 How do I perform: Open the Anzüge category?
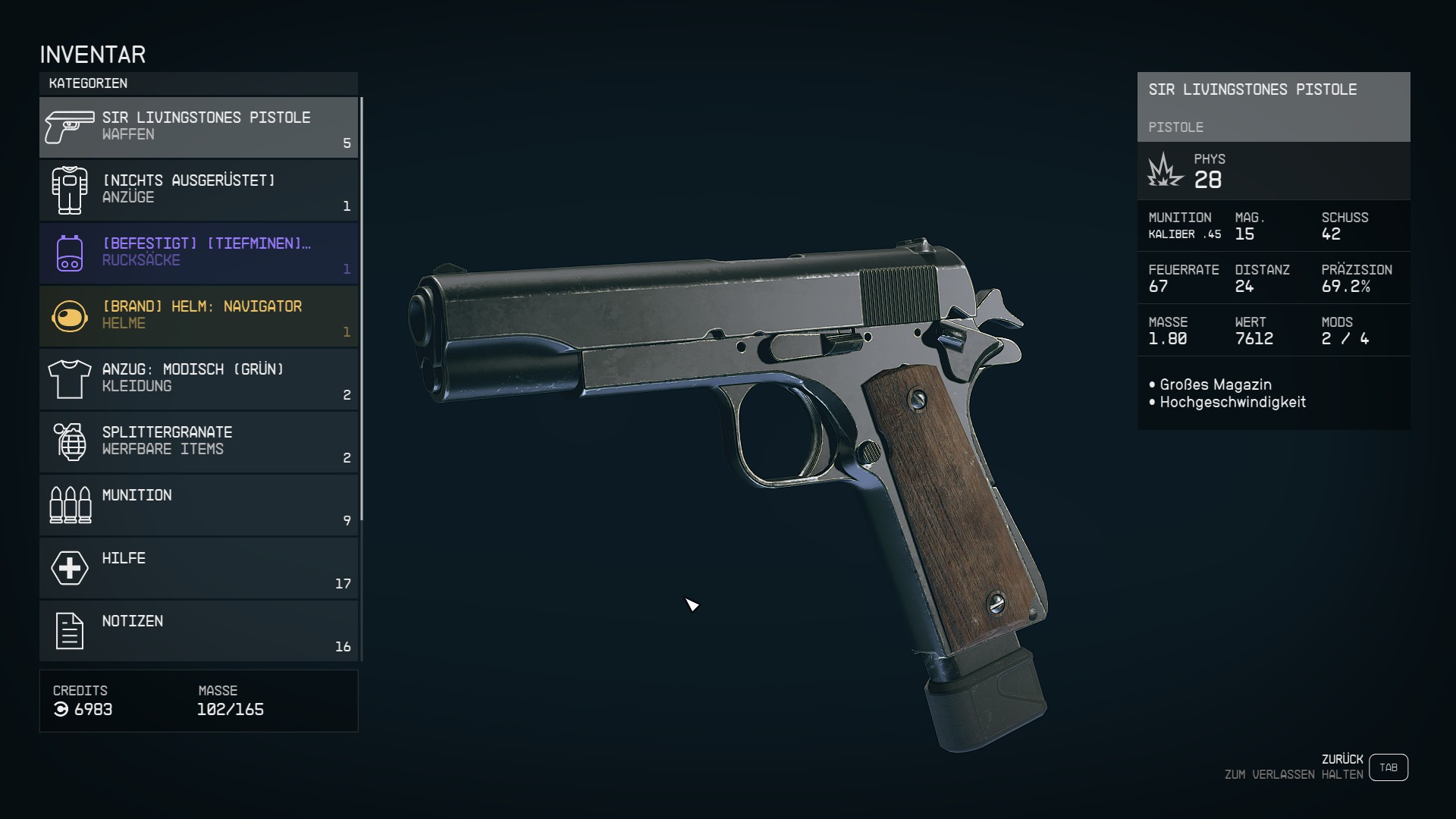pos(199,190)
